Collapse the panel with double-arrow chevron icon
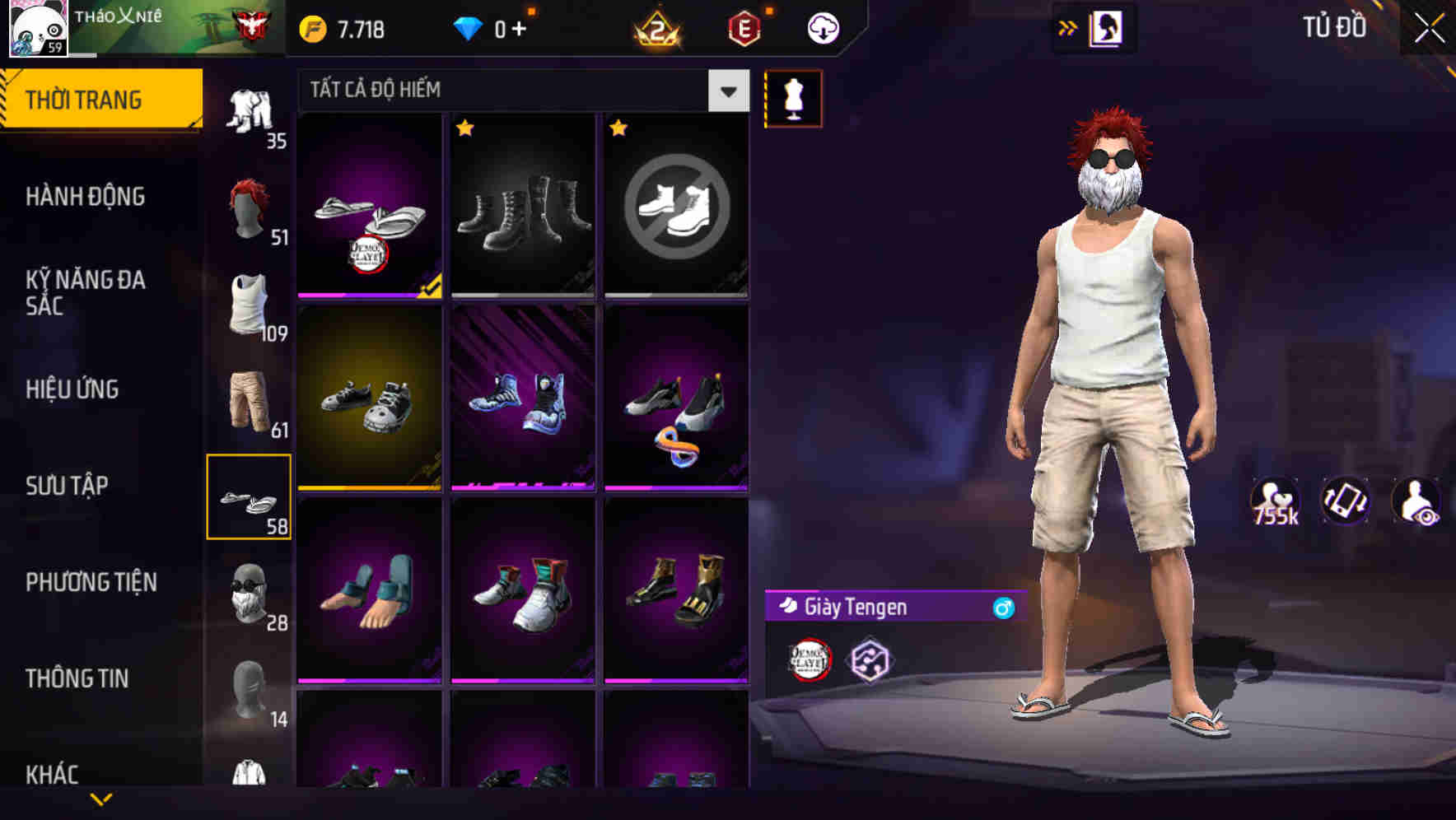Viewport: 1456px width, 820px height. 1067,26
